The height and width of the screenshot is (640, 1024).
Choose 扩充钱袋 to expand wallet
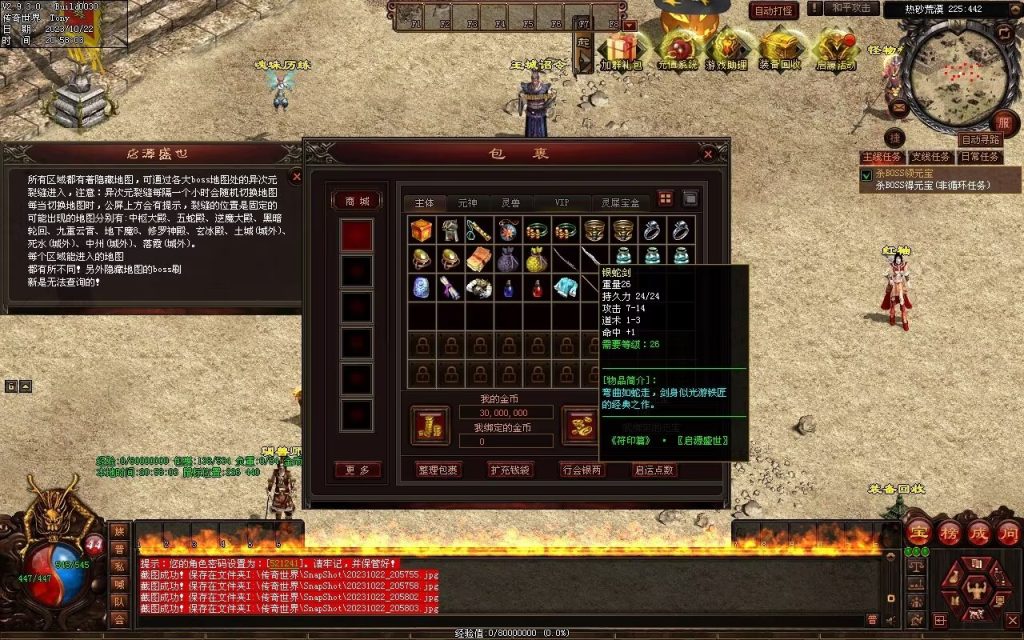tap(510, 470)
